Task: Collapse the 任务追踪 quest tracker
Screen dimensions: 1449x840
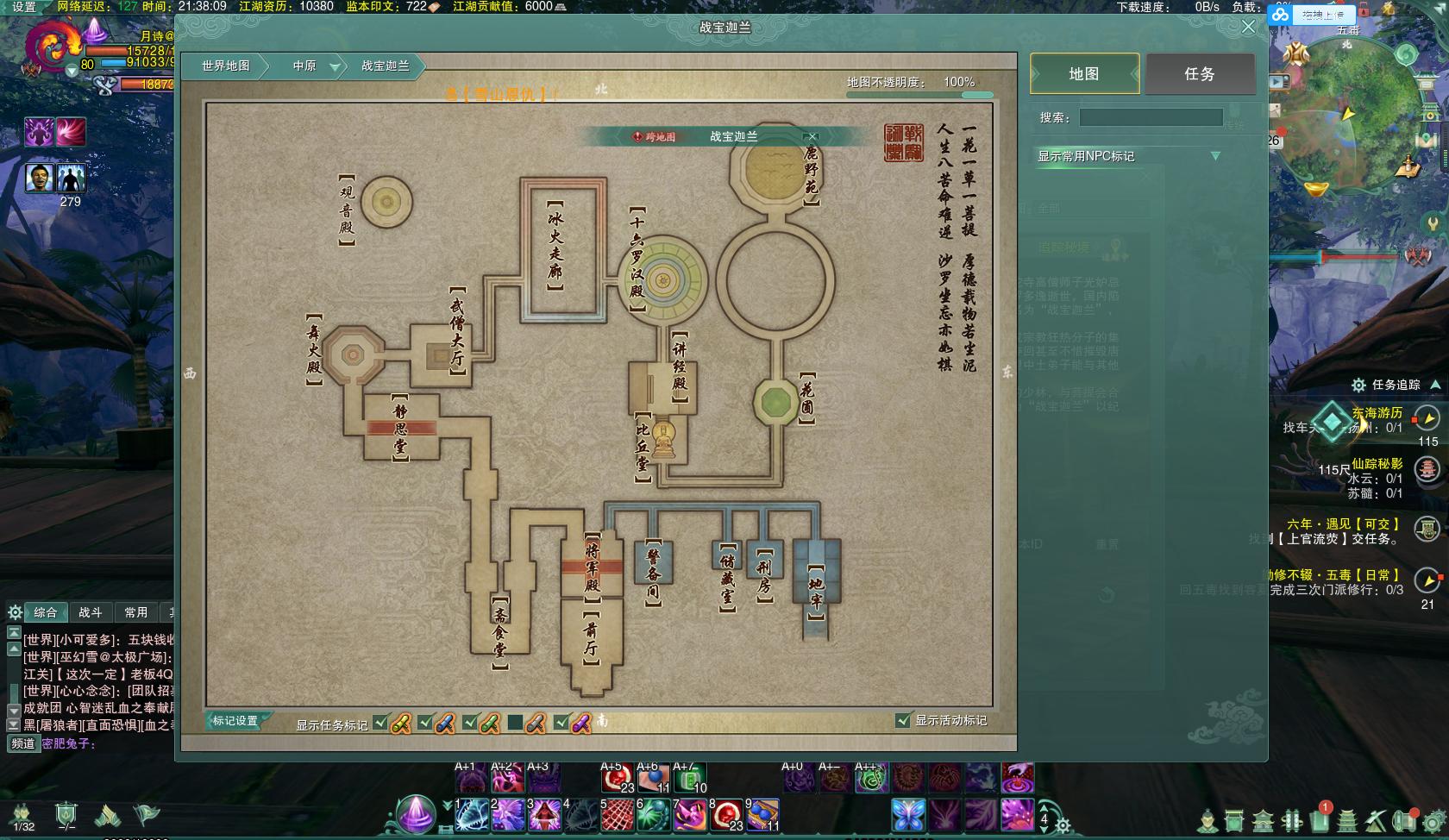Action: pyautogui.click(x=1435, y=385)
